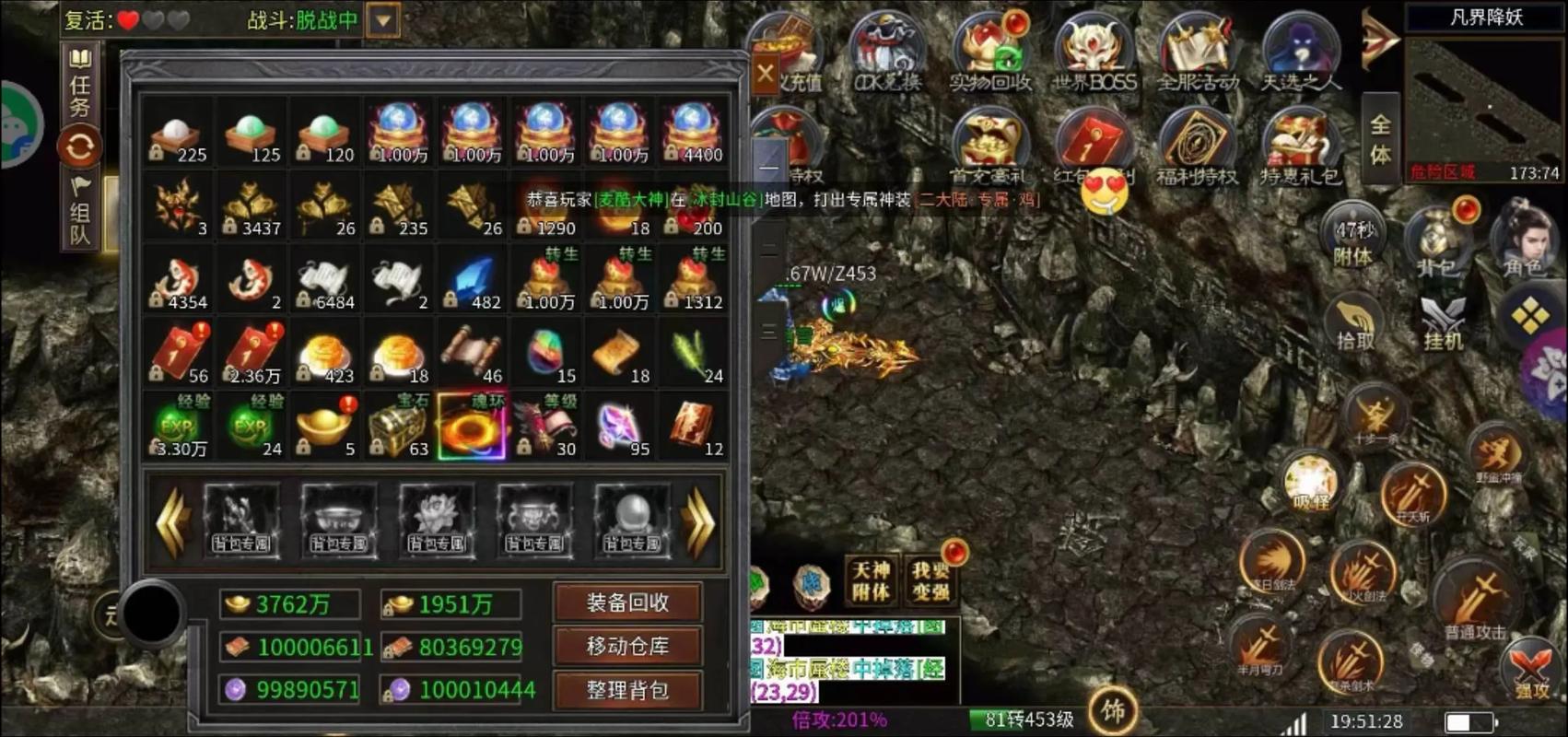Sort bag with 整理背包 button

pos(627,690)
